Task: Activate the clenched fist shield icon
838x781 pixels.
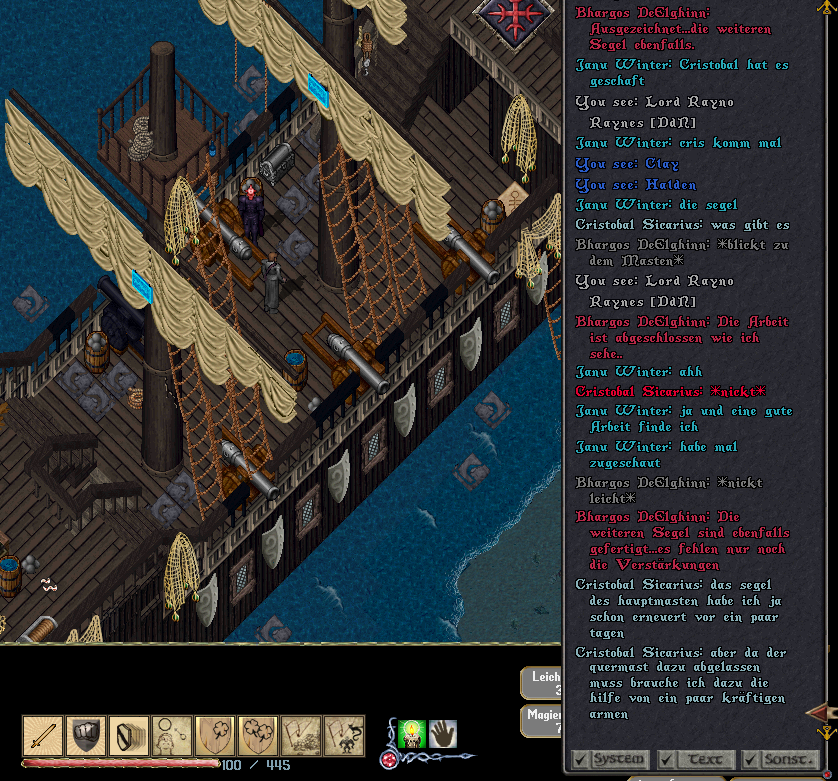Action: [x=86, y=736]
